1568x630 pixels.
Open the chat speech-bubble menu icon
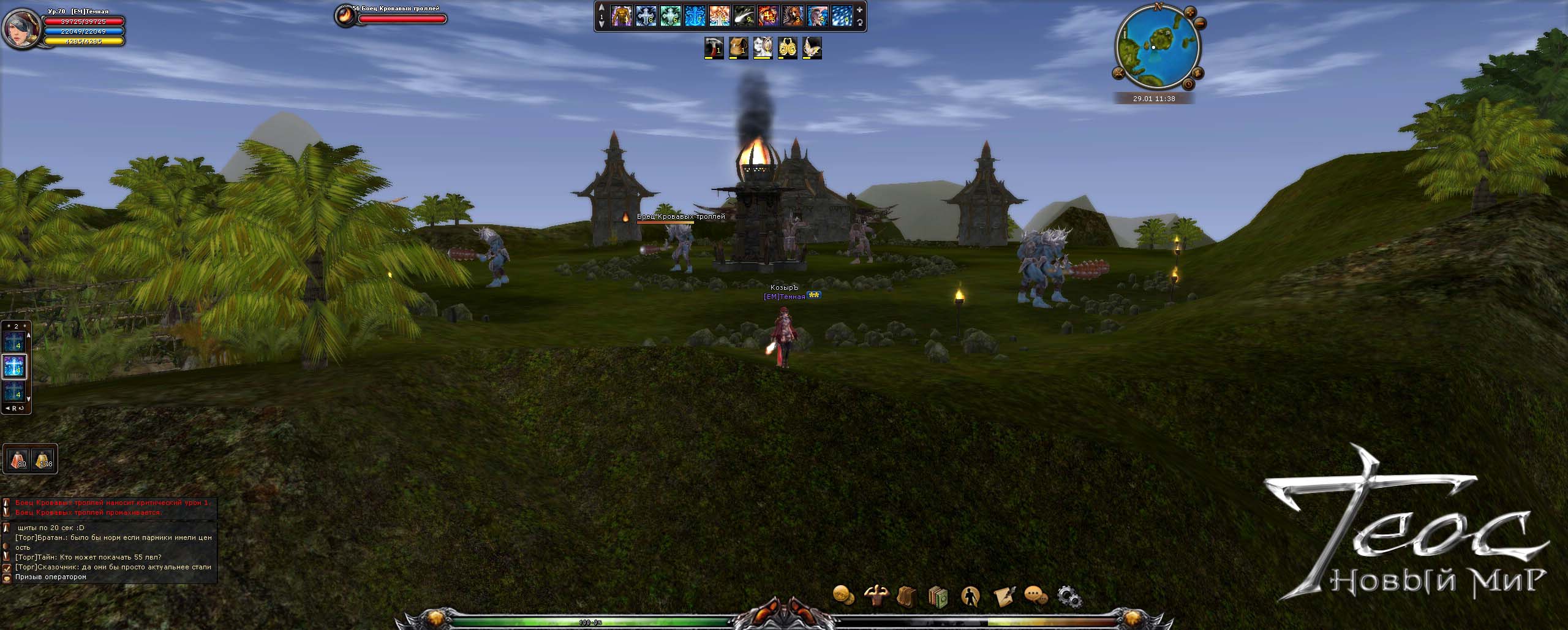[1035, 596]
